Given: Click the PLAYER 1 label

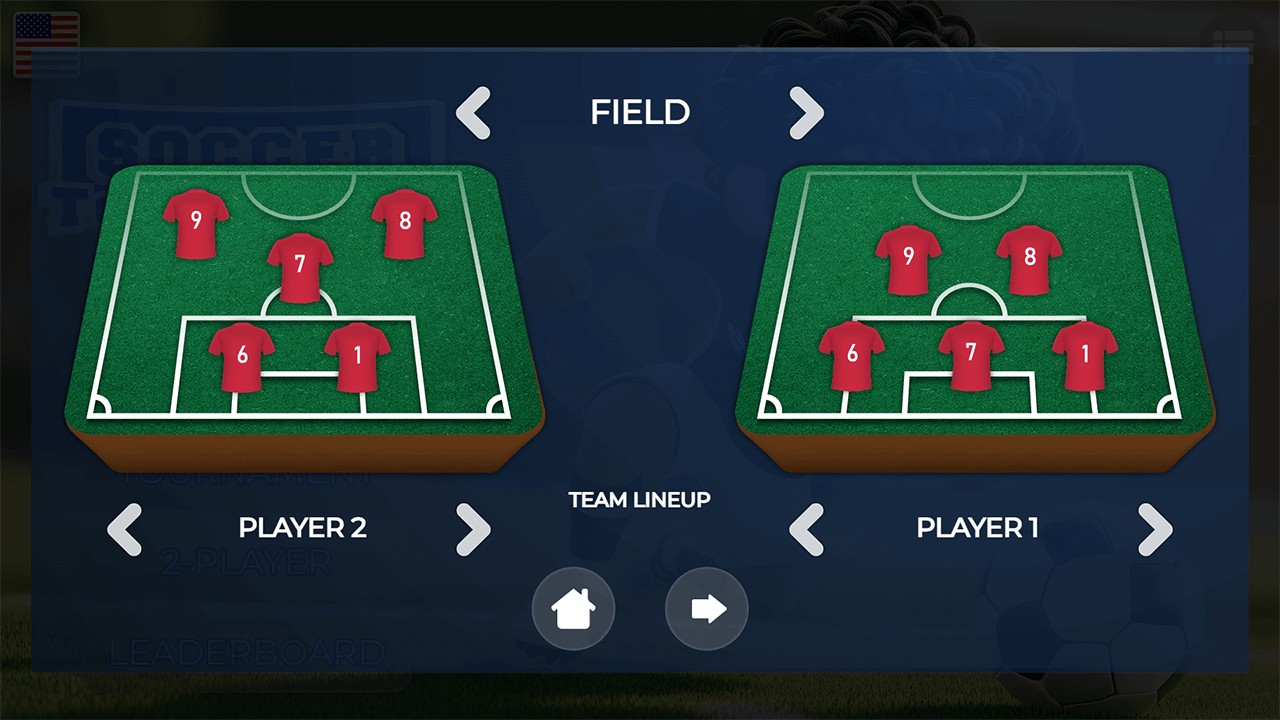Looking at the screenshot, I should [x=977, y=528].
